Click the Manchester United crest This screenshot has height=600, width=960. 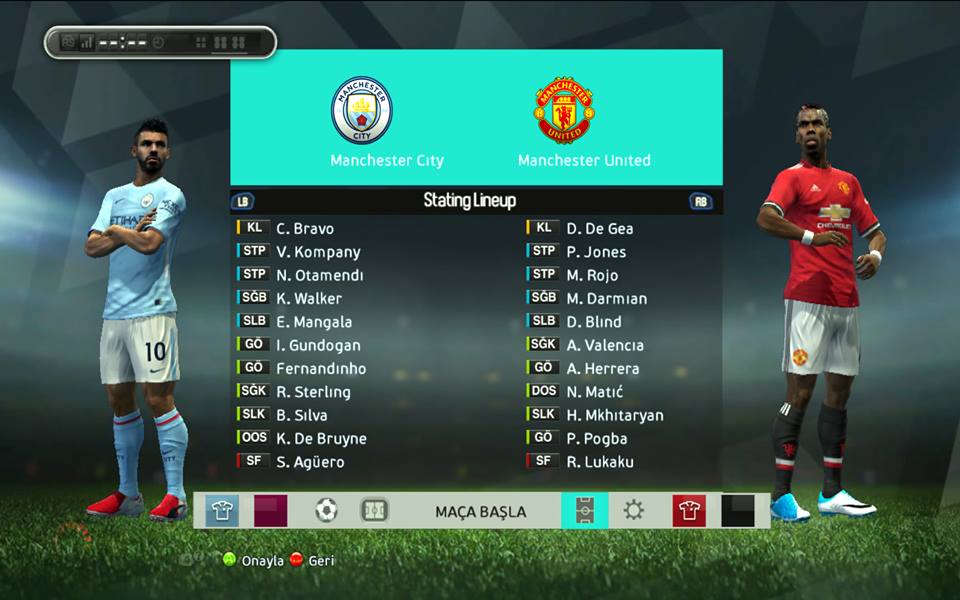point(564,110)
